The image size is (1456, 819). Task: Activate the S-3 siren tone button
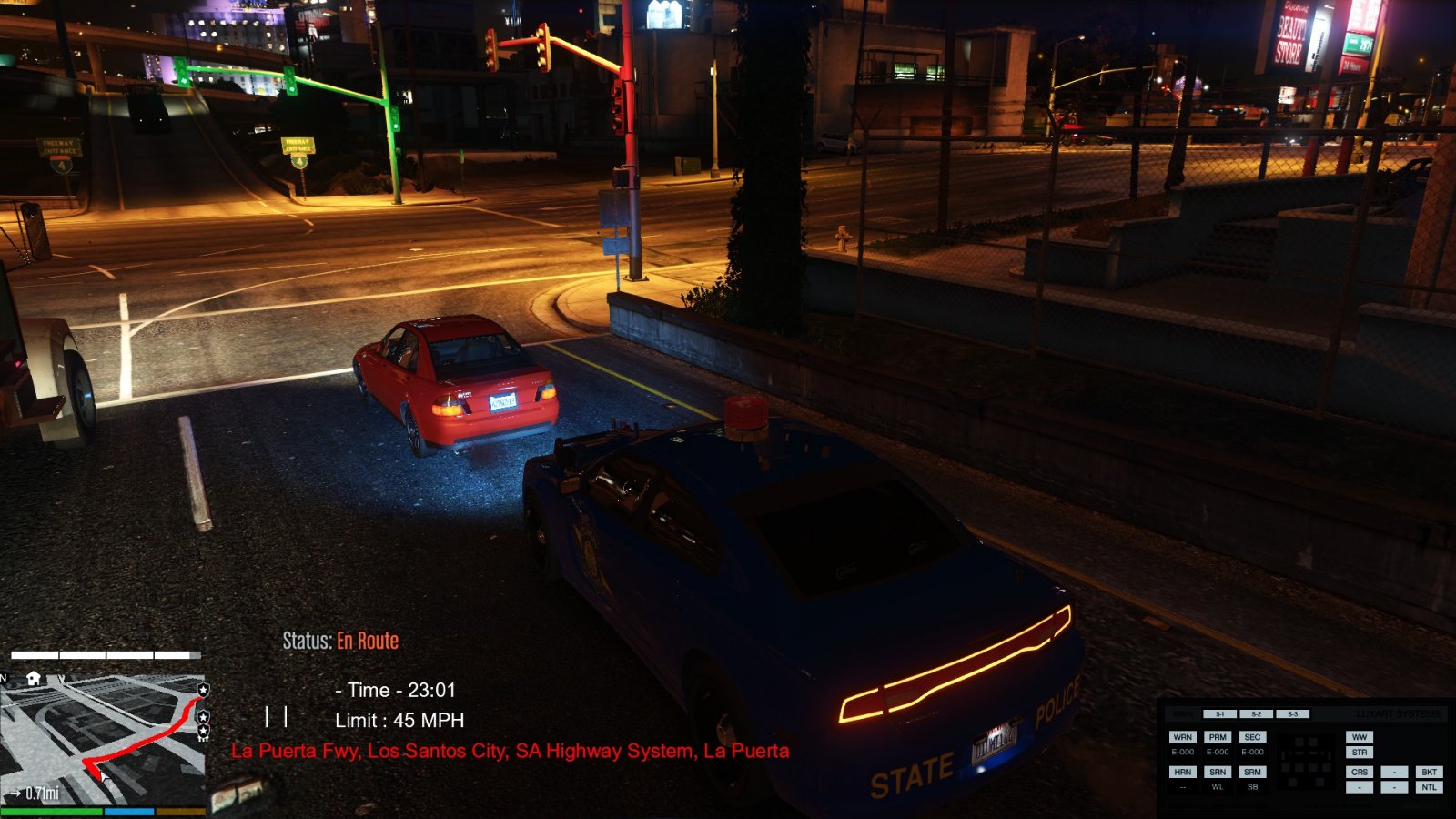coord(1292,714)
